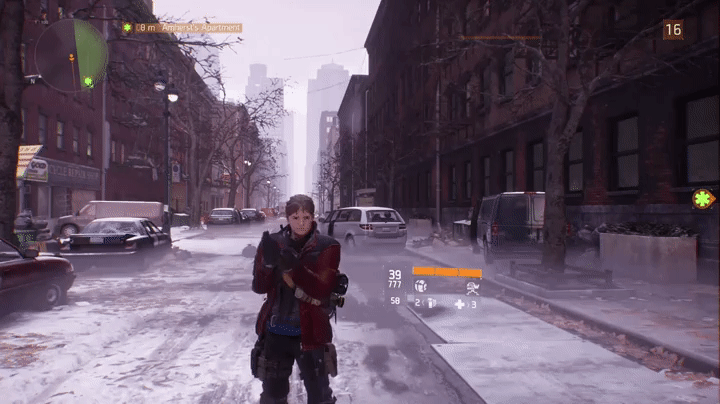
Task: Use the medkit cross icon
Action: (x=460, y=303)
